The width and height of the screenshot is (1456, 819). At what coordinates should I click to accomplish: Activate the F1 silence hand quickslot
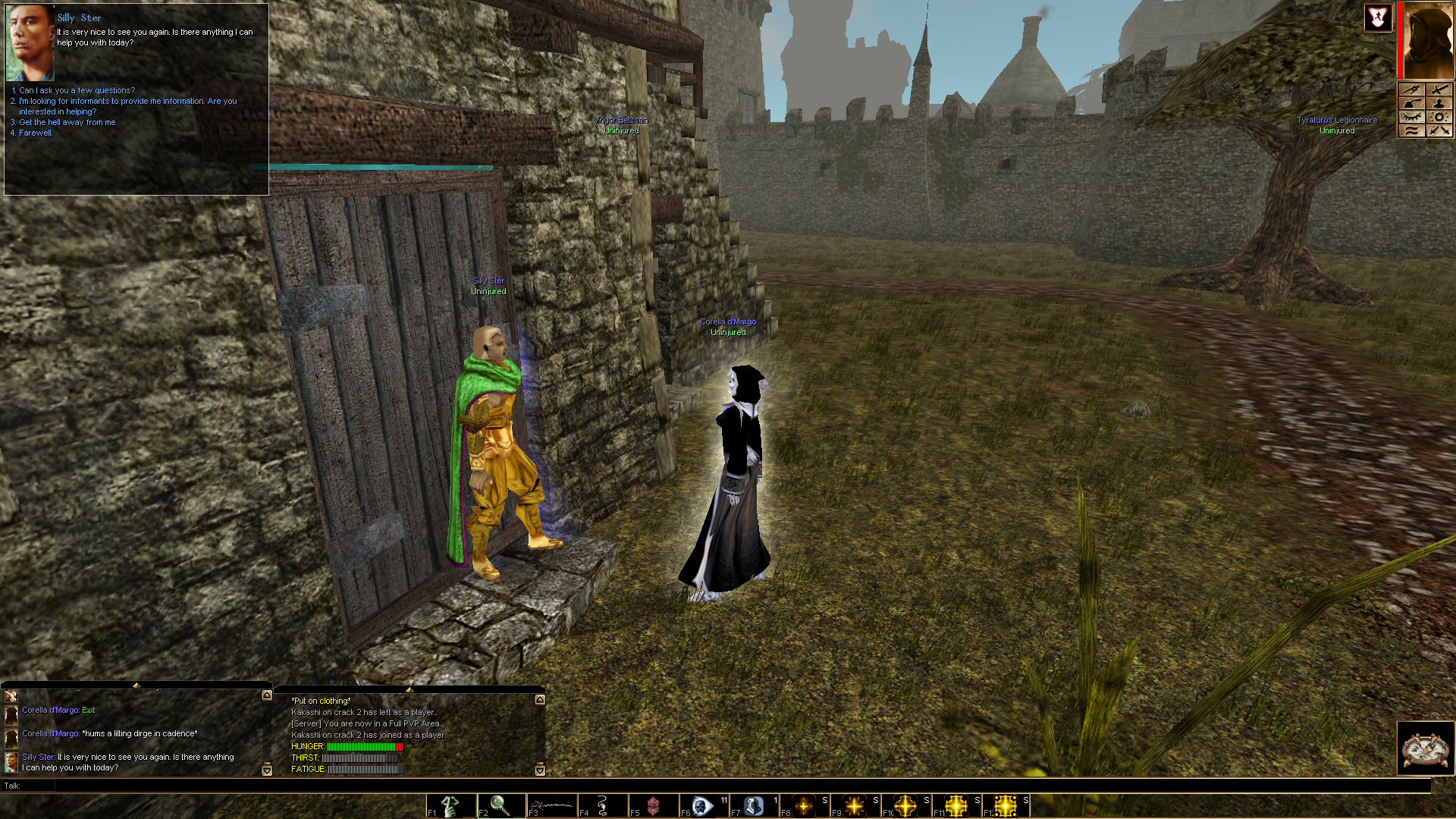[450, 805]
